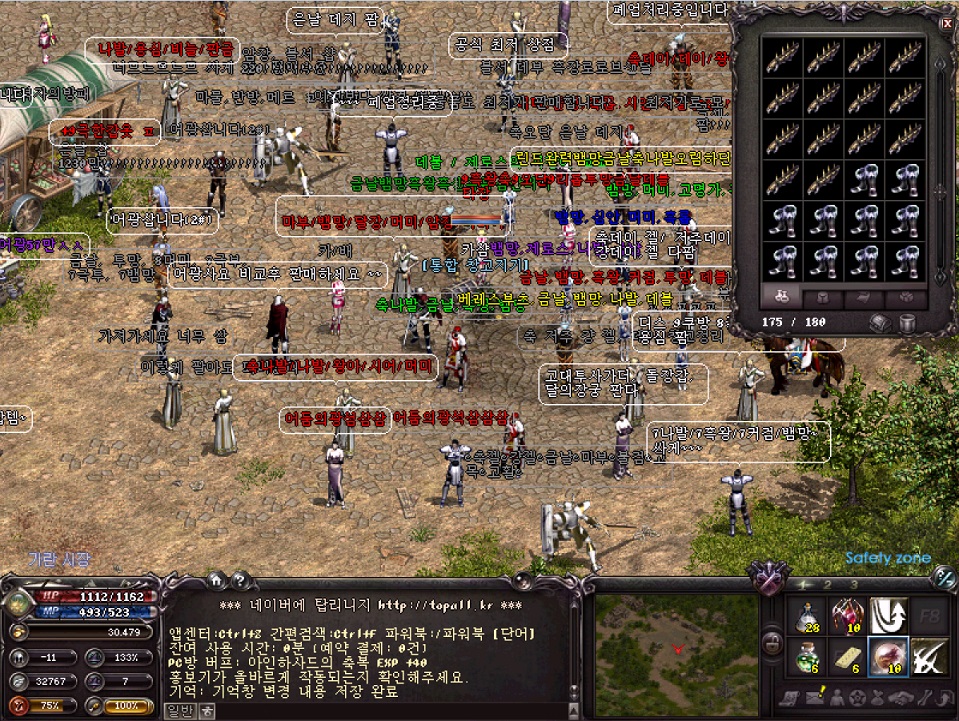Use the red winged potion hotbar slot
This screenshot has height=721, width=959.
coord(848,616)
